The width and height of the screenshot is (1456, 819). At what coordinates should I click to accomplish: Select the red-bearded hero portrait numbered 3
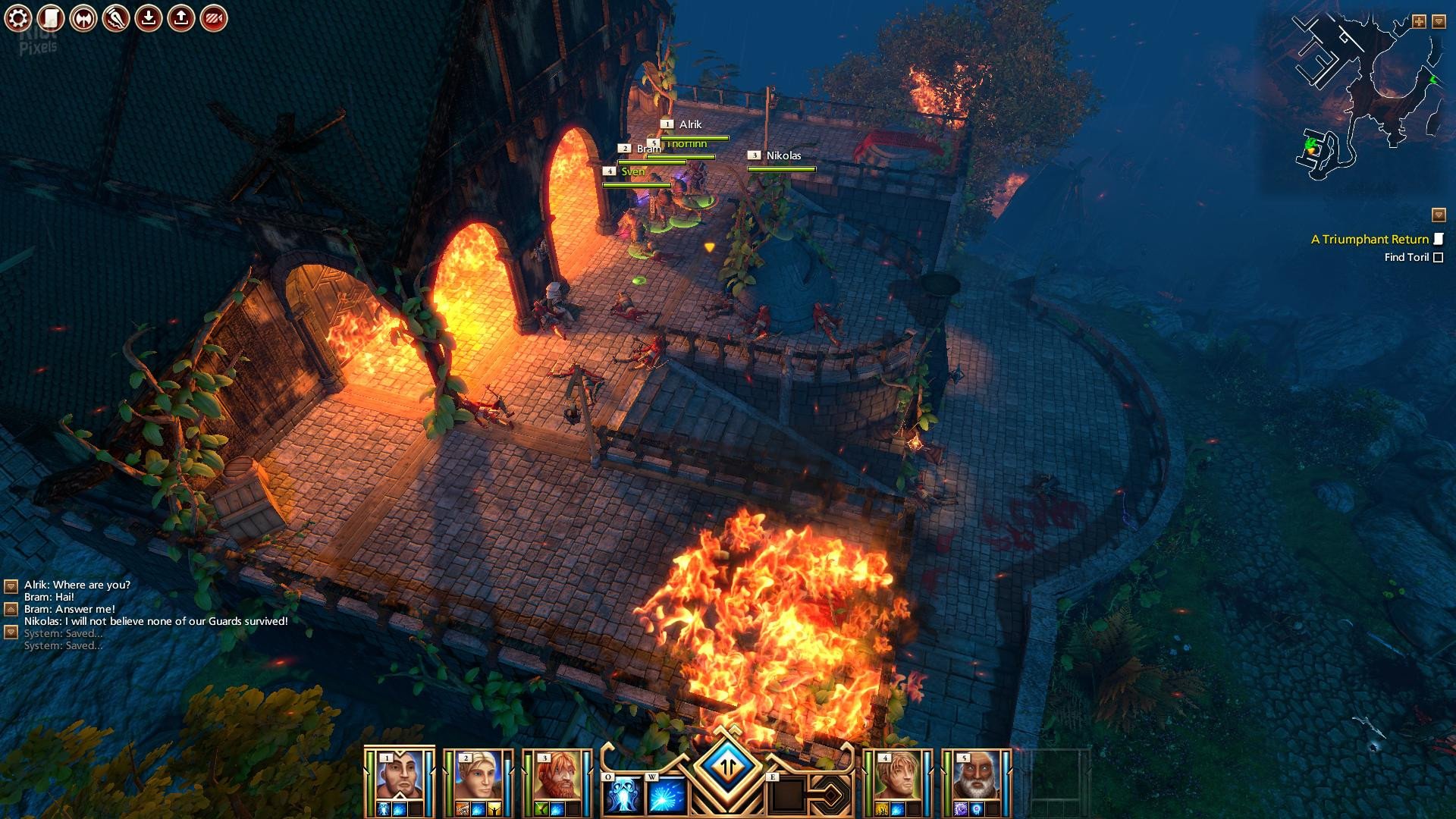point(557,777)
